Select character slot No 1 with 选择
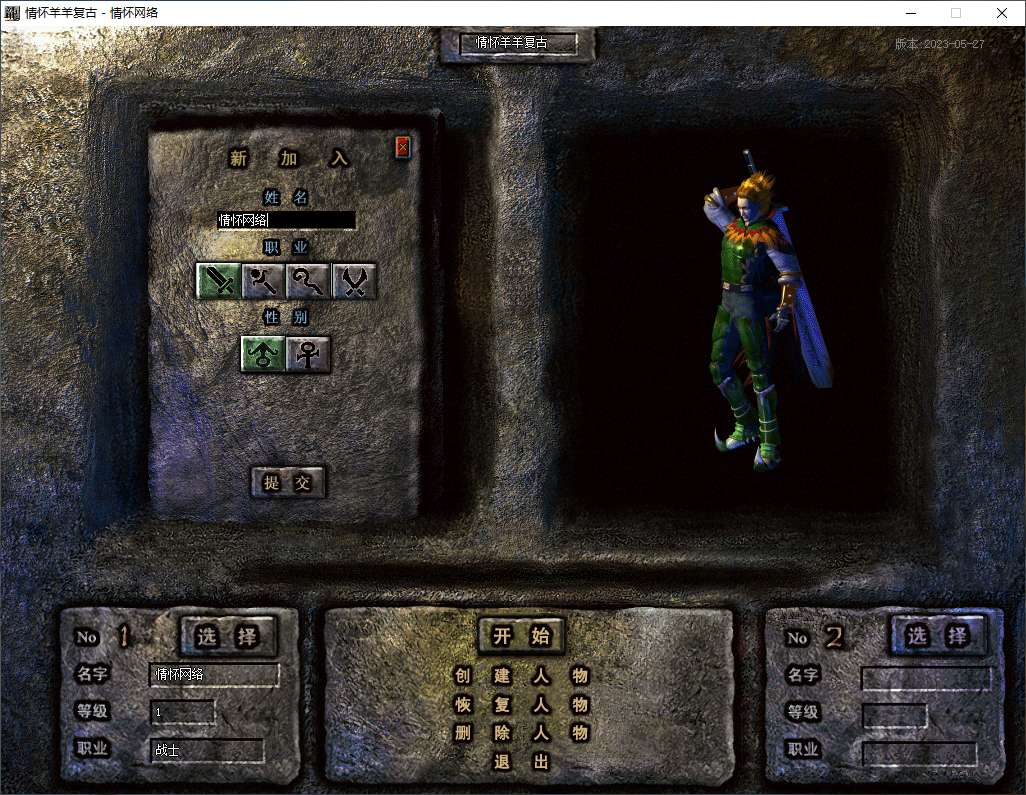Screen dimensions: 1026x795 [x=227, y=636]
